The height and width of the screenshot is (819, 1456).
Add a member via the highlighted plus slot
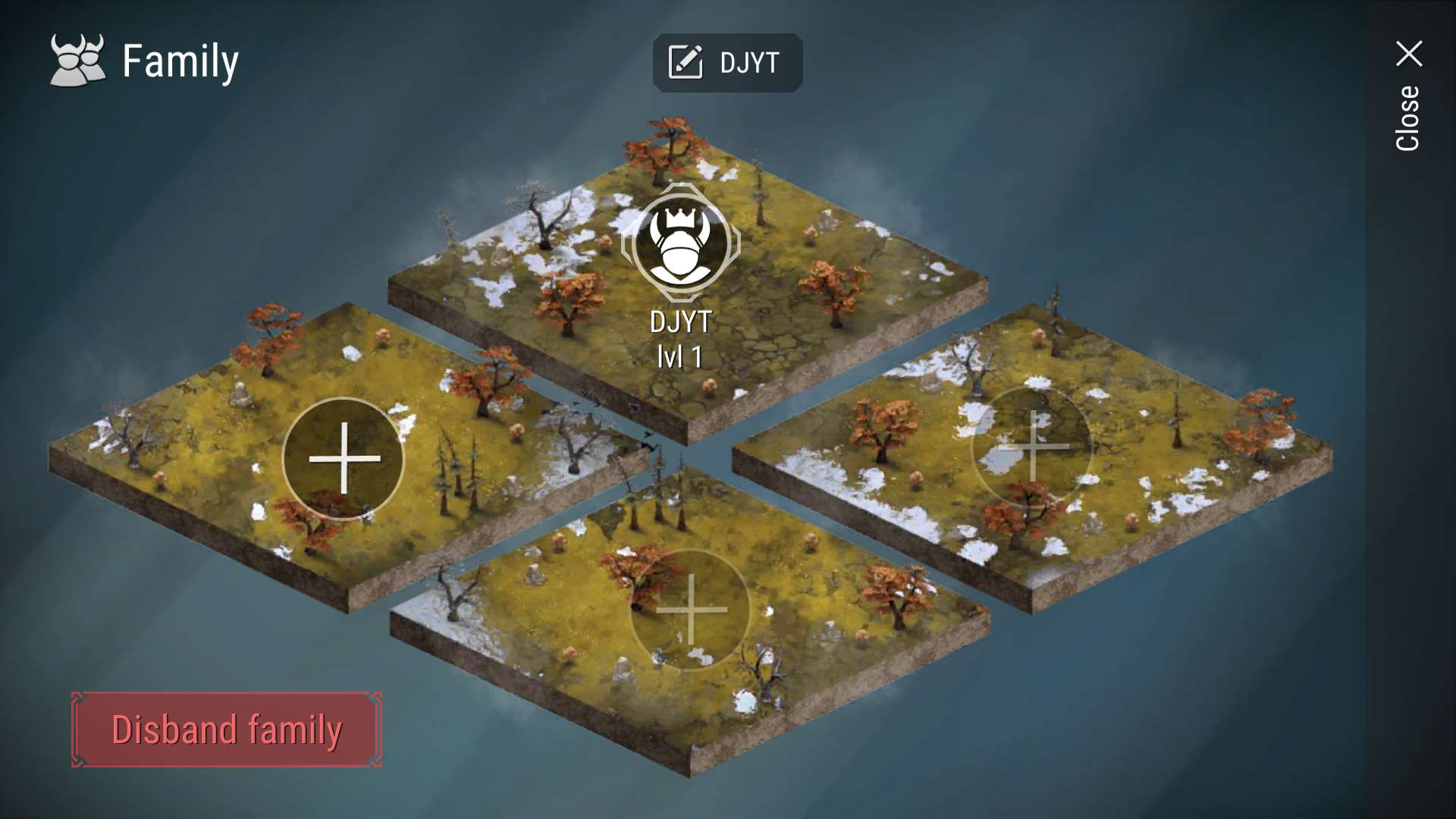click(x=344, y=459)
